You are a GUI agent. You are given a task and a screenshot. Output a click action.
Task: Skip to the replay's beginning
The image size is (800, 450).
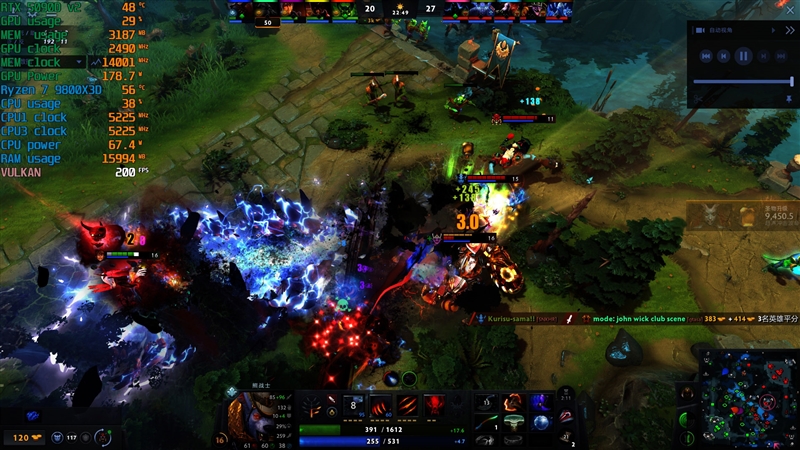point(706,56)
